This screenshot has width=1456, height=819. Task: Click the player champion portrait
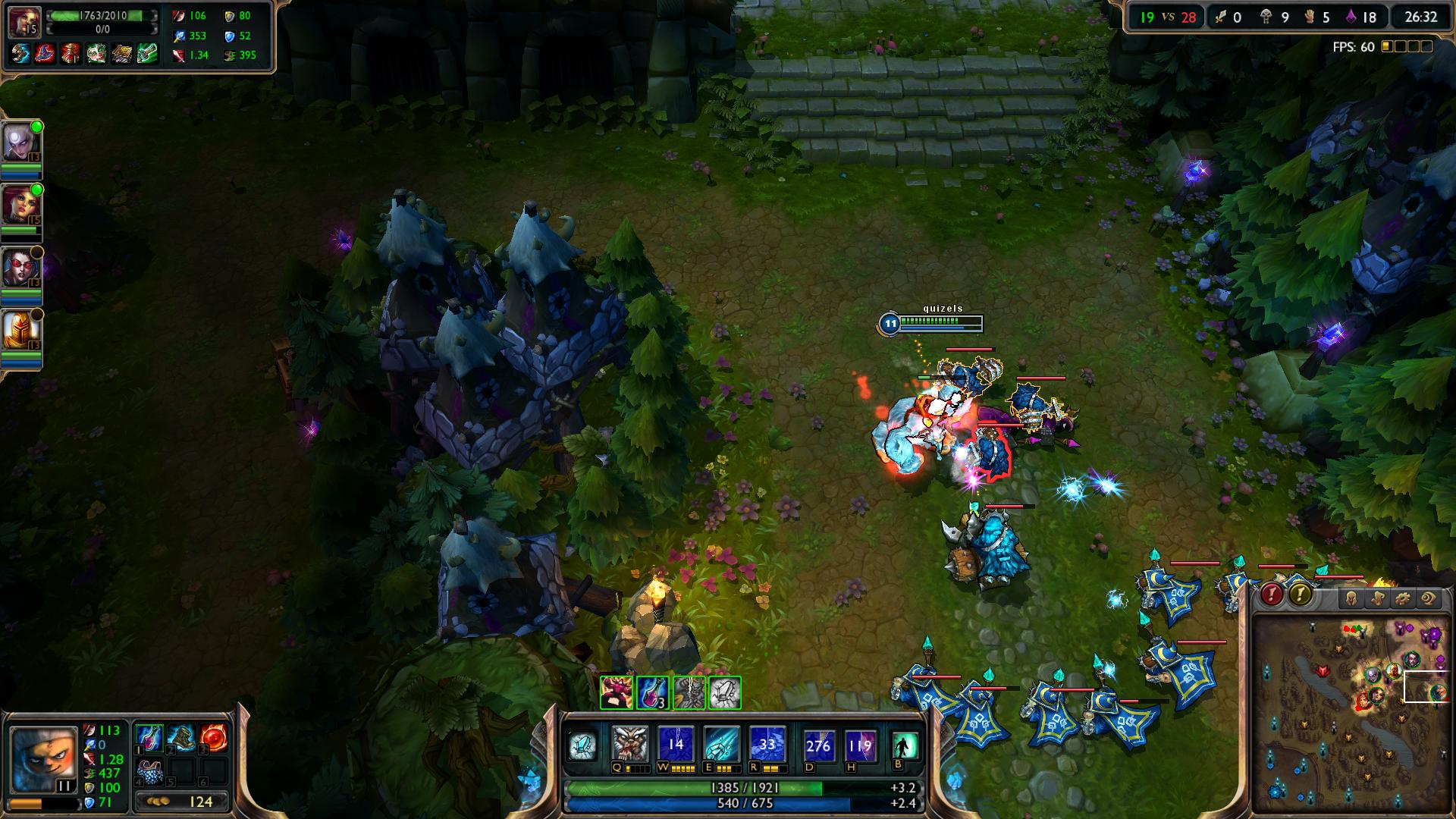coord(44,760)
